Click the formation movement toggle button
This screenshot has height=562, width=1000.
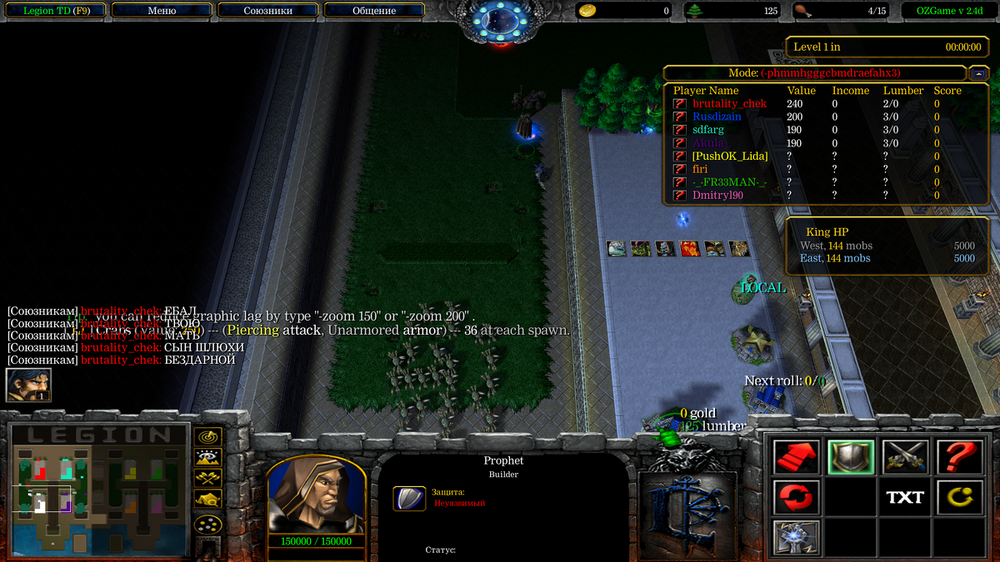point(208,523)
